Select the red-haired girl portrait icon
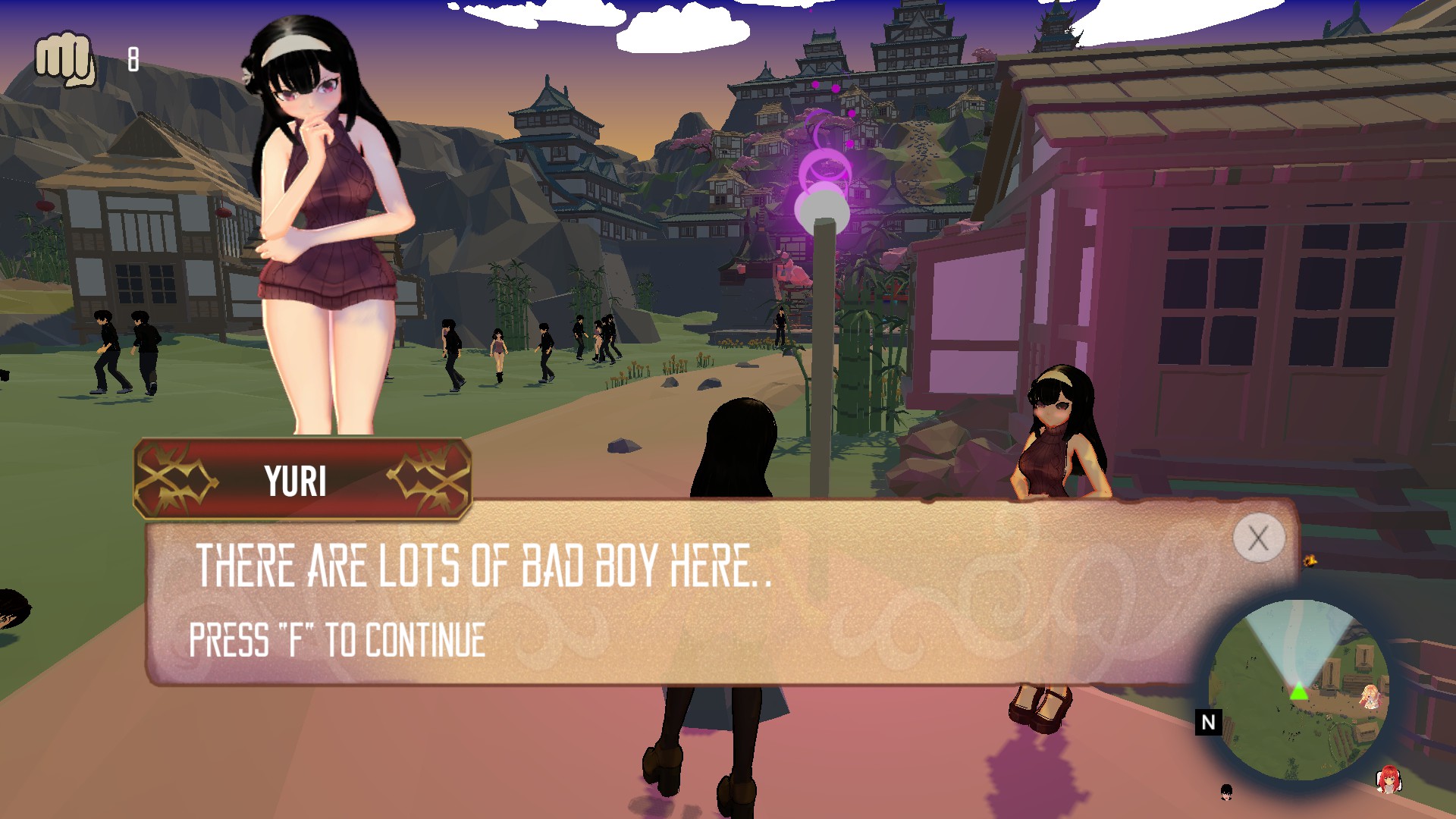This screenshot has width=1456, height=819. tap(1389, 780)
